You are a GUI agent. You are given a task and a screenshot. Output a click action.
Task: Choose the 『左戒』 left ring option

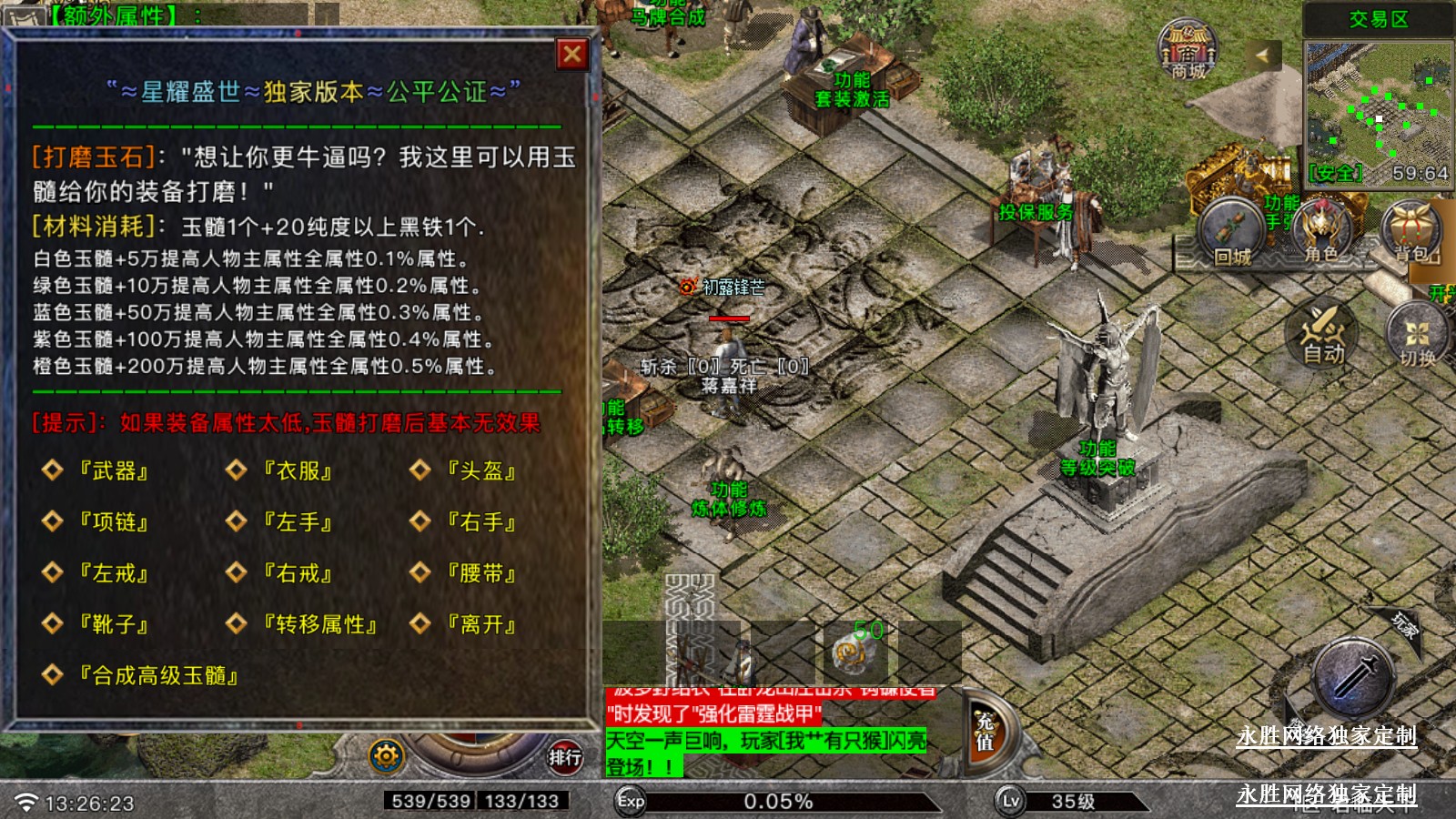pos(113,573)
